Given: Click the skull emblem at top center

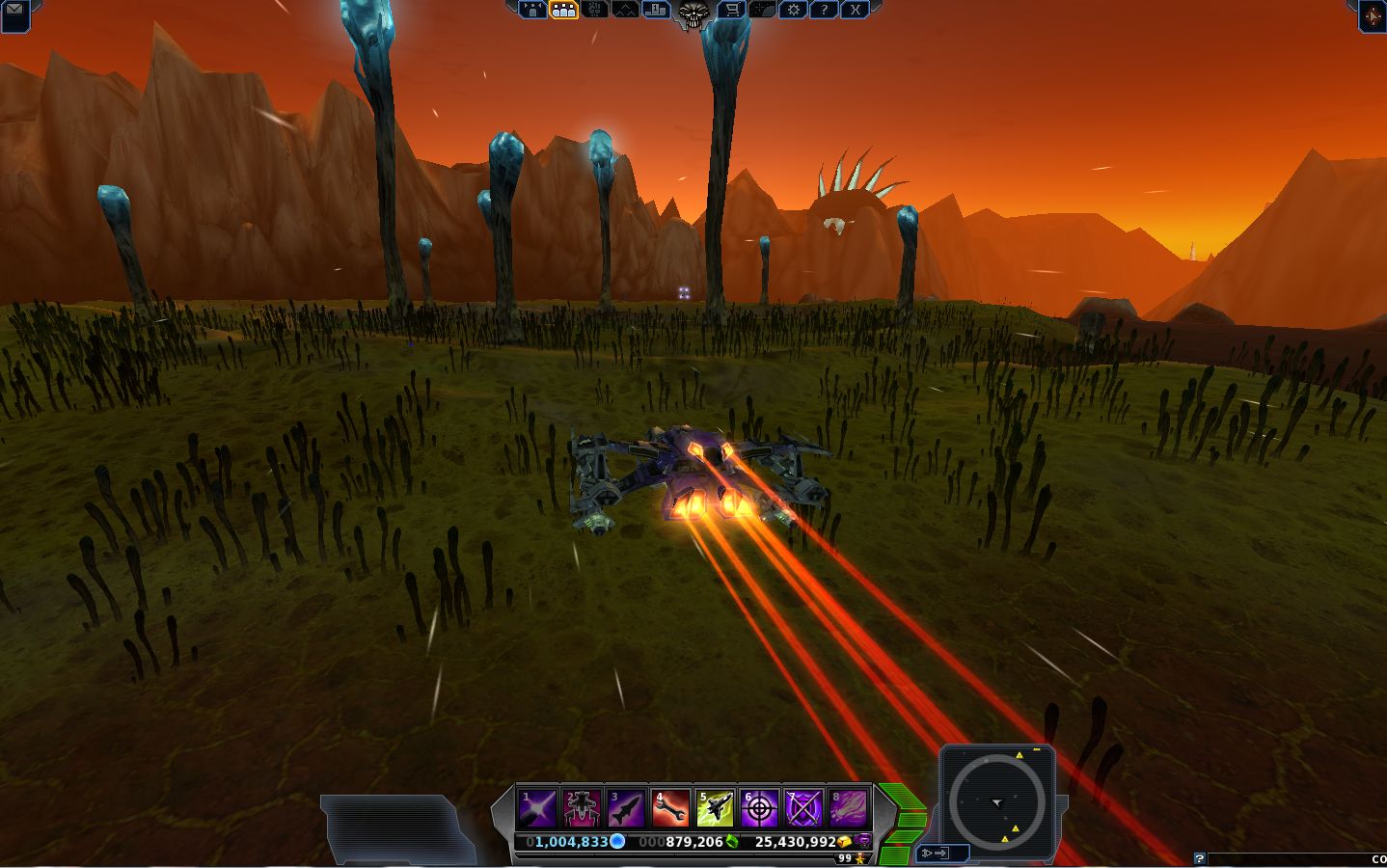Looking at the screenshot, I should point(694,13).
